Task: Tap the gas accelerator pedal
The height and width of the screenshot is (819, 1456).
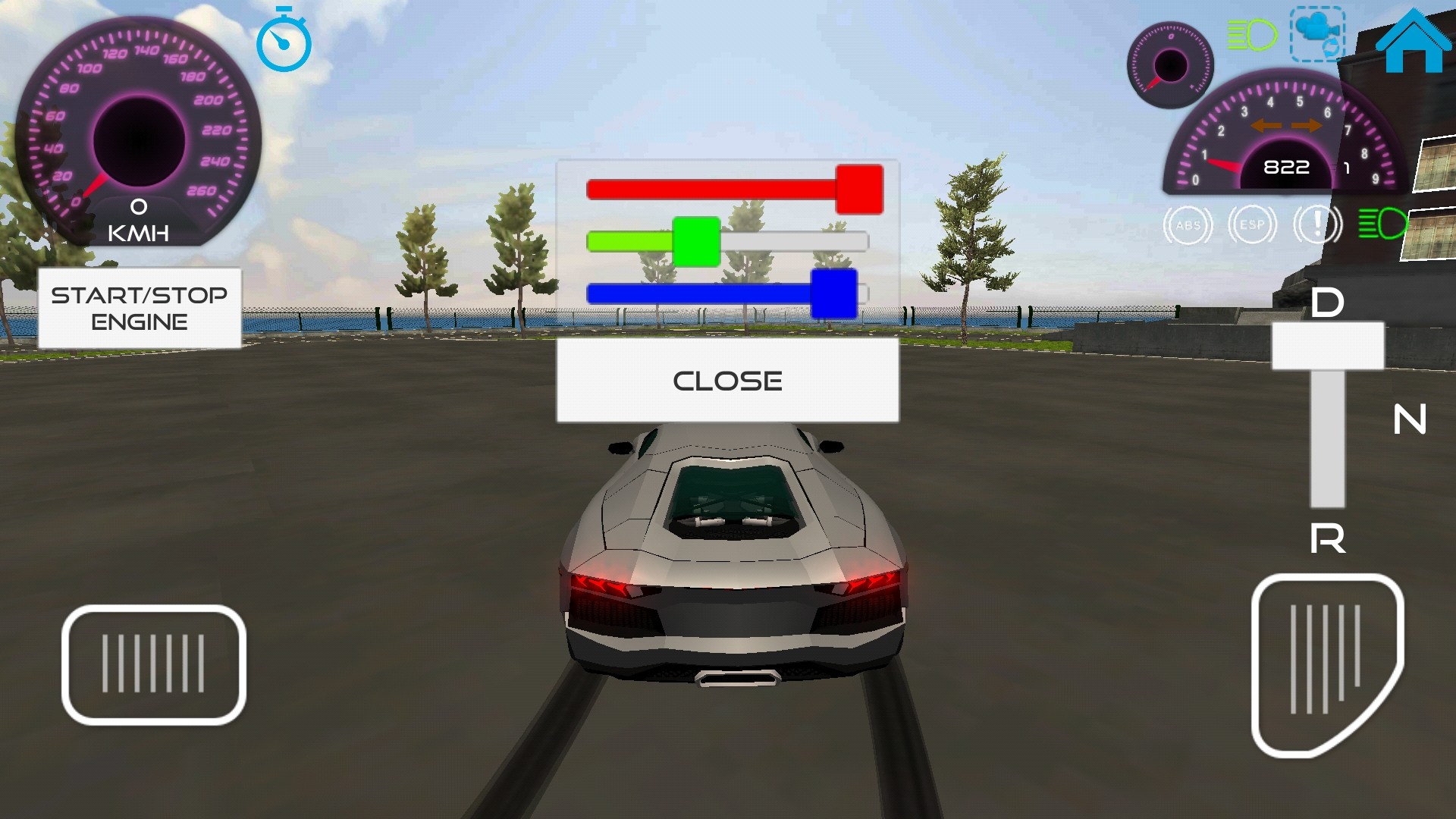Action: pyautogui.click(x=1326, y=664)
